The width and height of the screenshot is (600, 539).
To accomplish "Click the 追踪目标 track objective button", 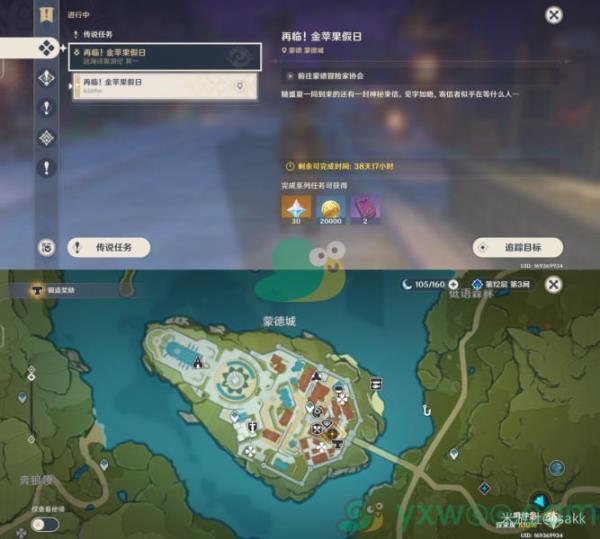I will (518, 246).
